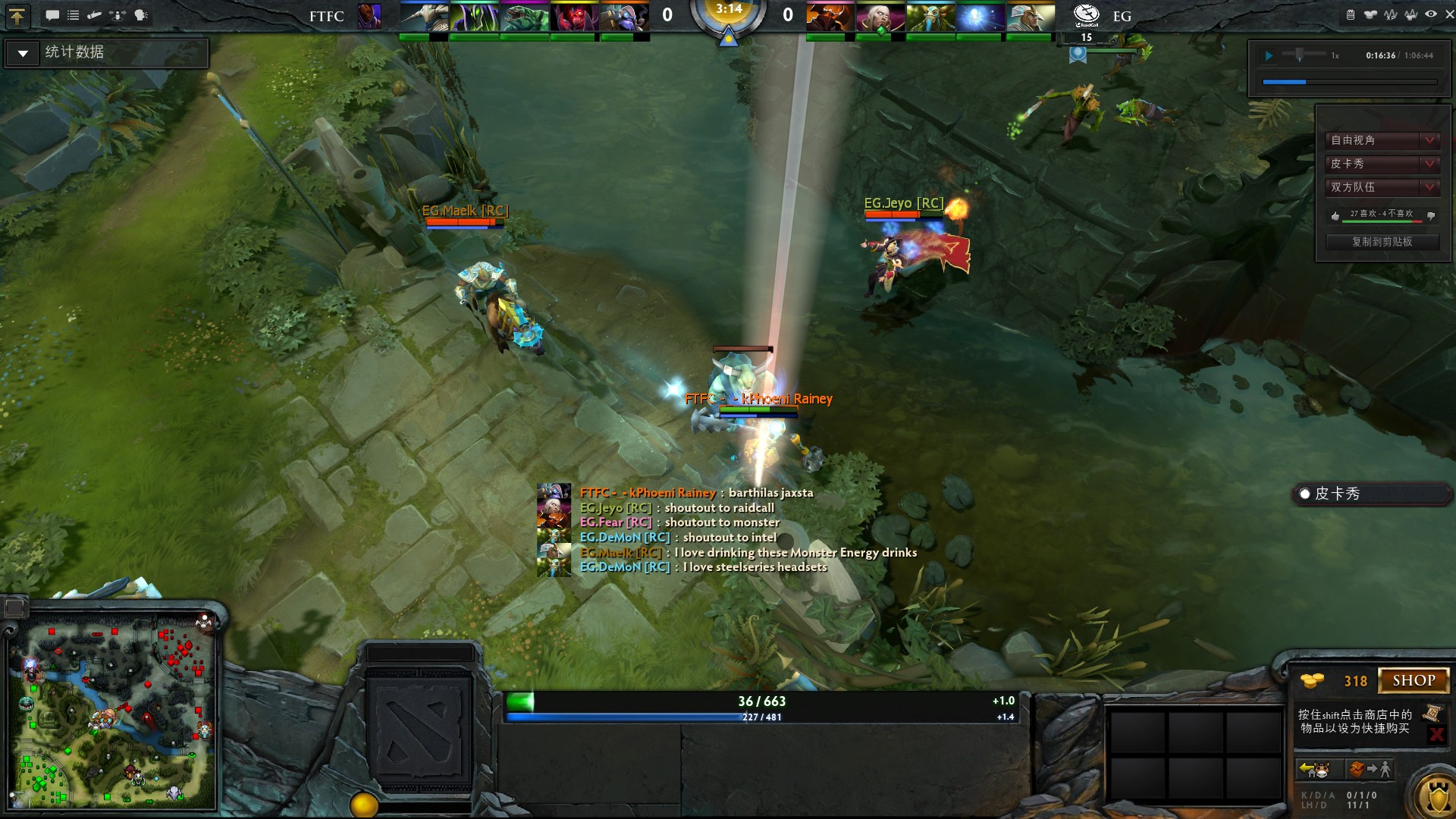This screenshot has width=1456, height=819.
Task: Expand the 自由视角 camera mode dropdown
Action: pyautogui.click(x=1429, y=140)
